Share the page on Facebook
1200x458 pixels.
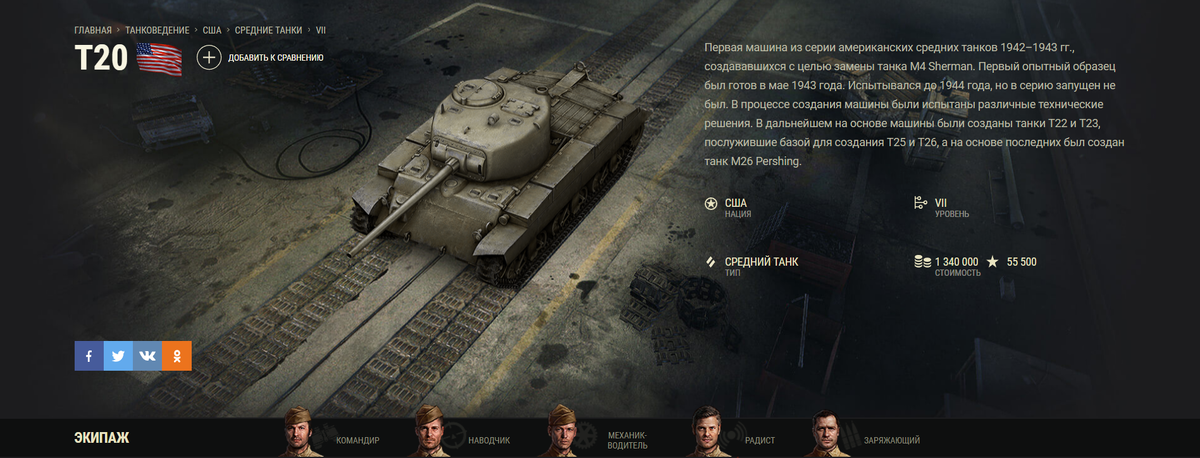[x=89, y=356]
